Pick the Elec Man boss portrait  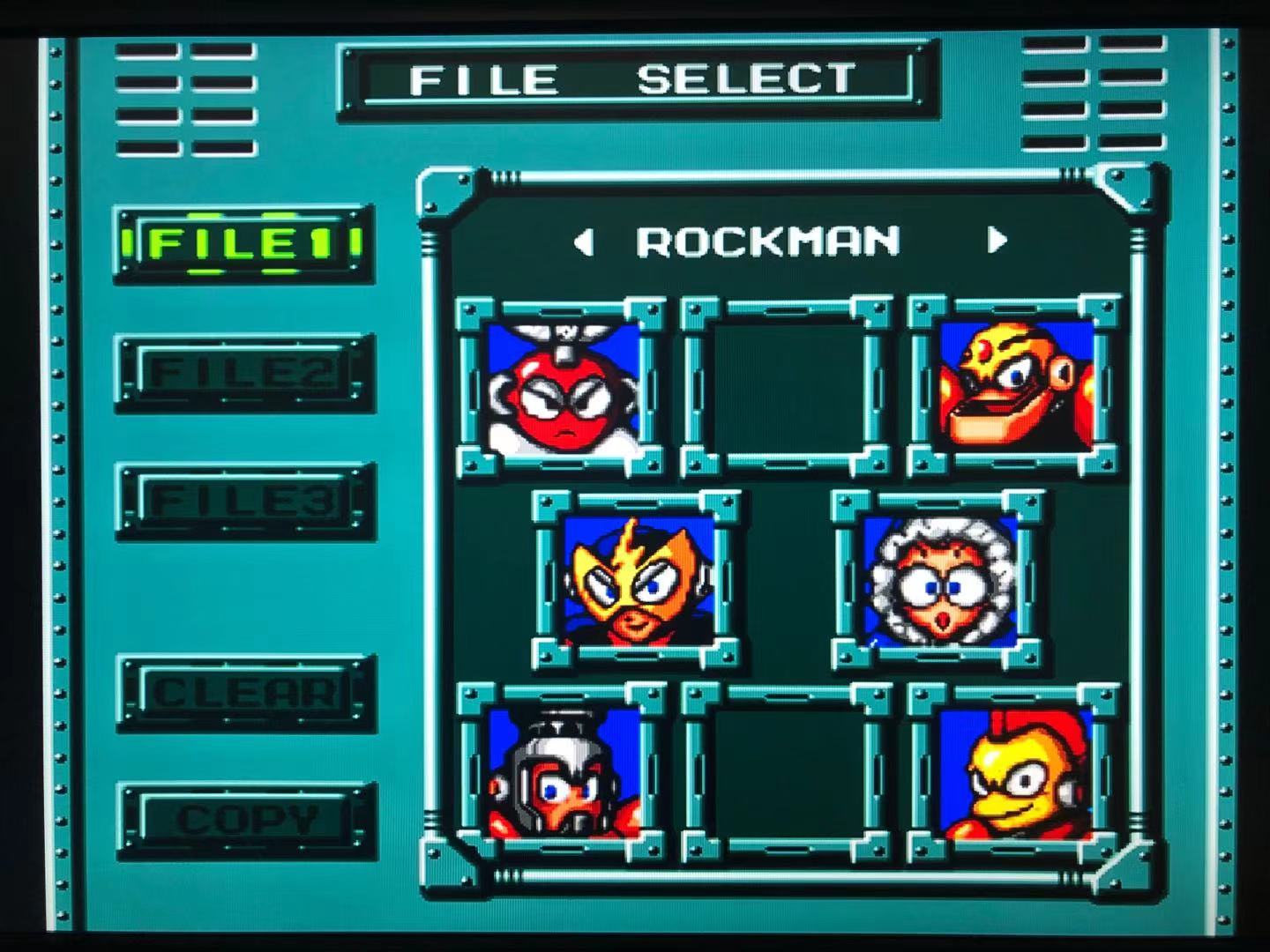[637, 579]
